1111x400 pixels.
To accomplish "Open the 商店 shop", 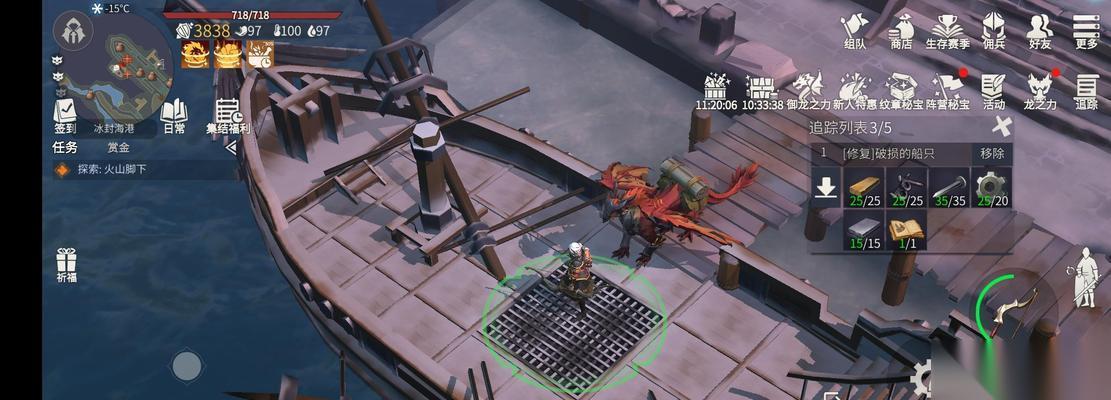I will pos(901,31).
